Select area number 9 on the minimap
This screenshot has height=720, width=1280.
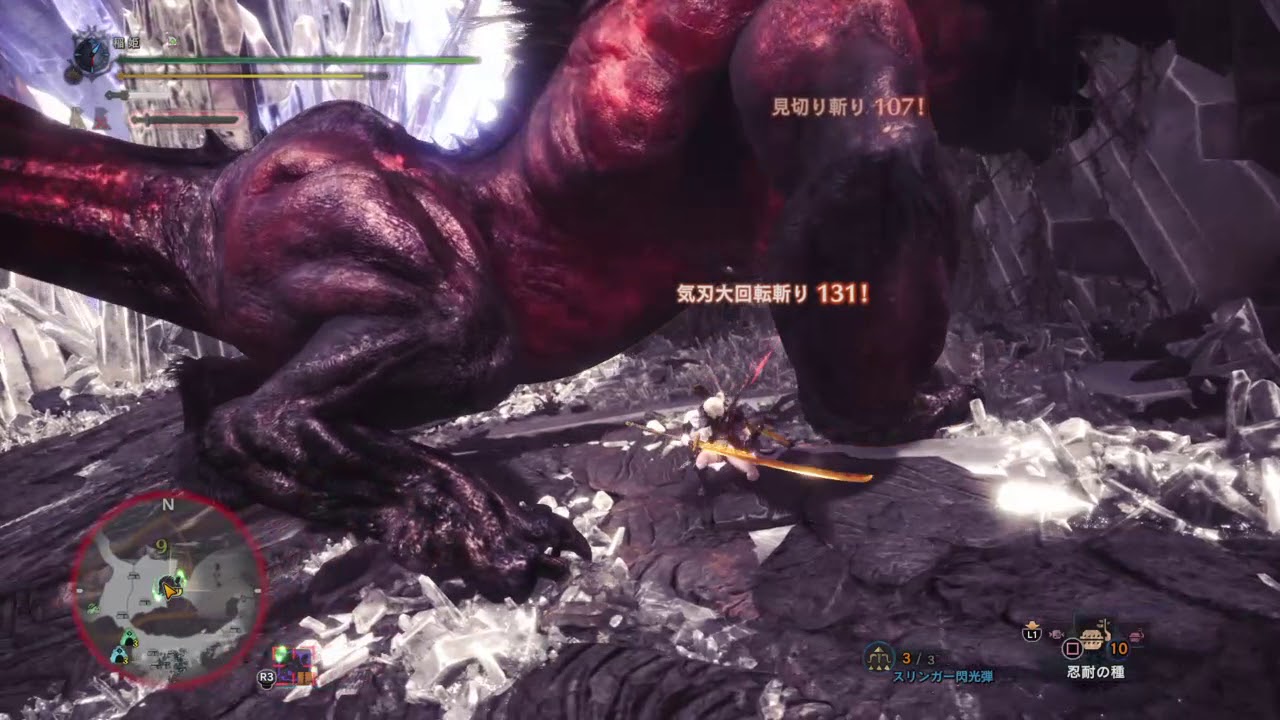point(163,545)
